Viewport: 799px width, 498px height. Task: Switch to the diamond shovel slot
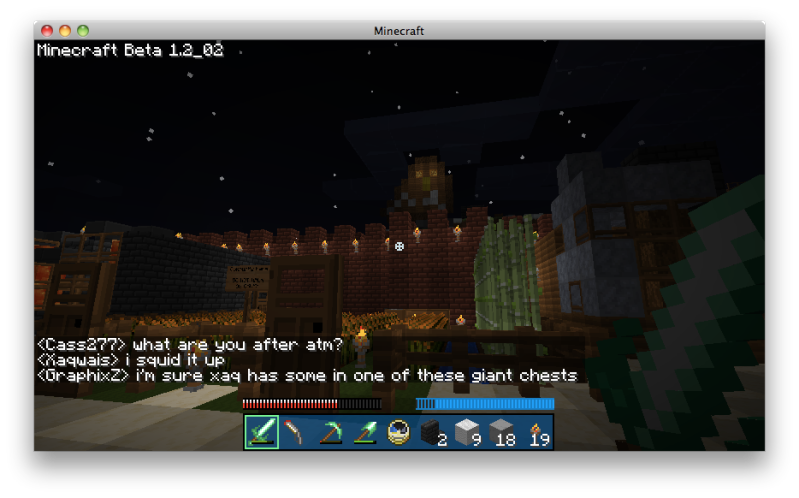tap(364, 432)
